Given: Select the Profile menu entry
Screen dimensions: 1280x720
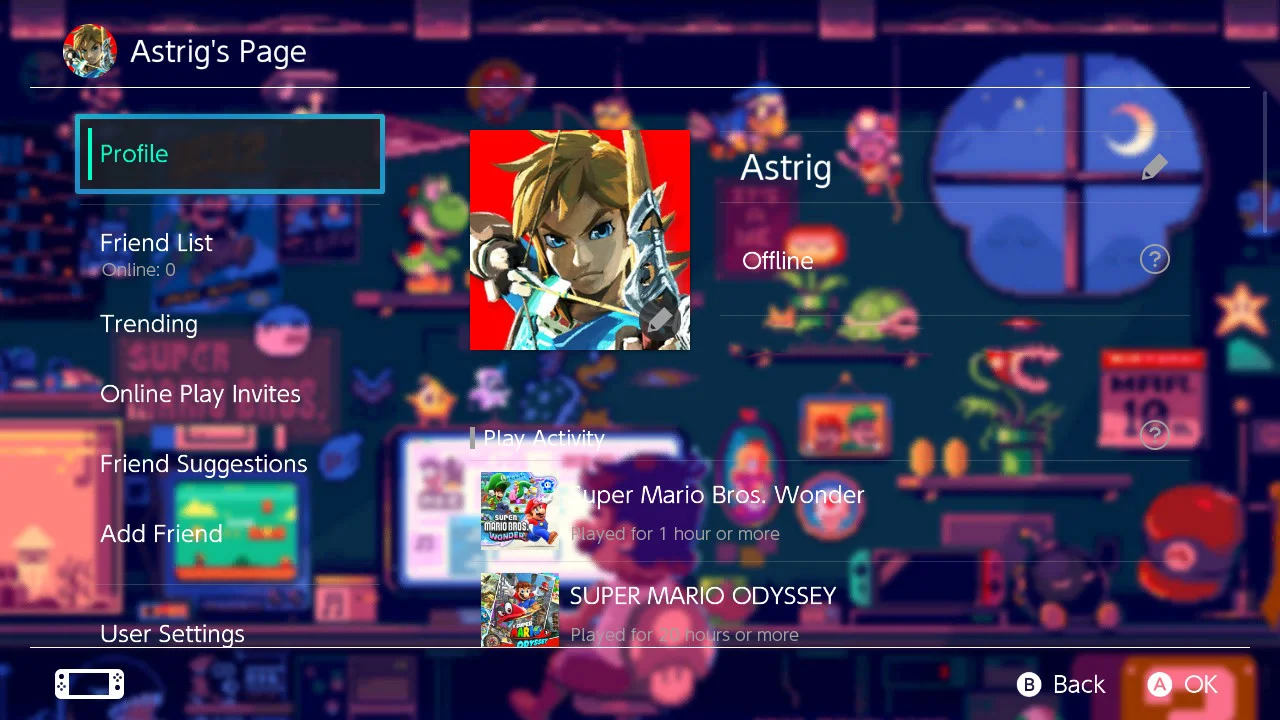Looking at the screenshot, I should coord(230,154).
